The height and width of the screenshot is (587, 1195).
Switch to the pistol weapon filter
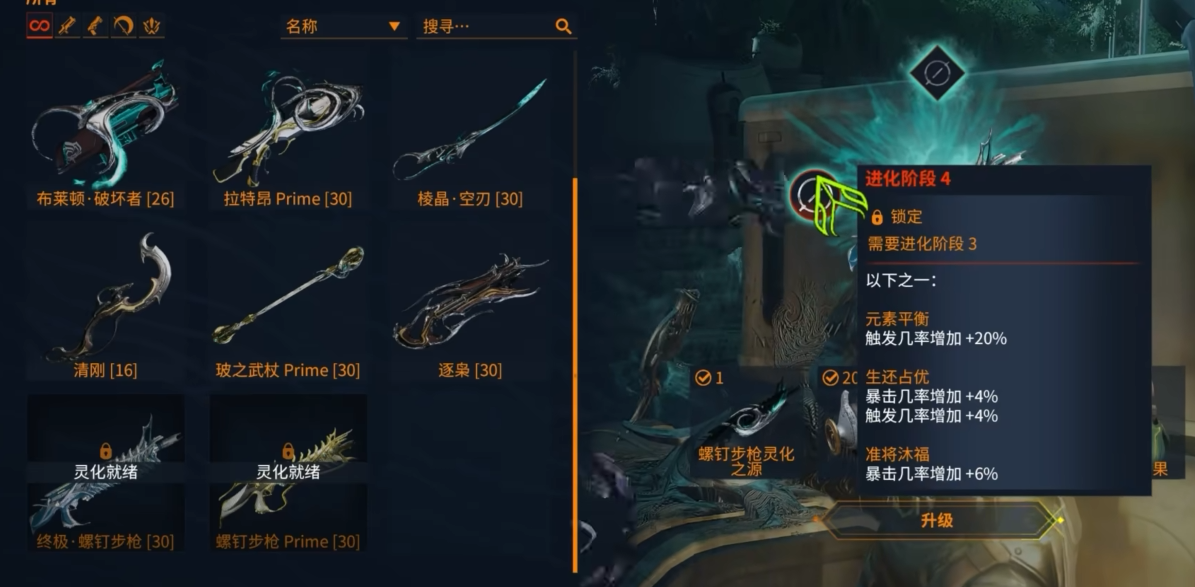96,26
